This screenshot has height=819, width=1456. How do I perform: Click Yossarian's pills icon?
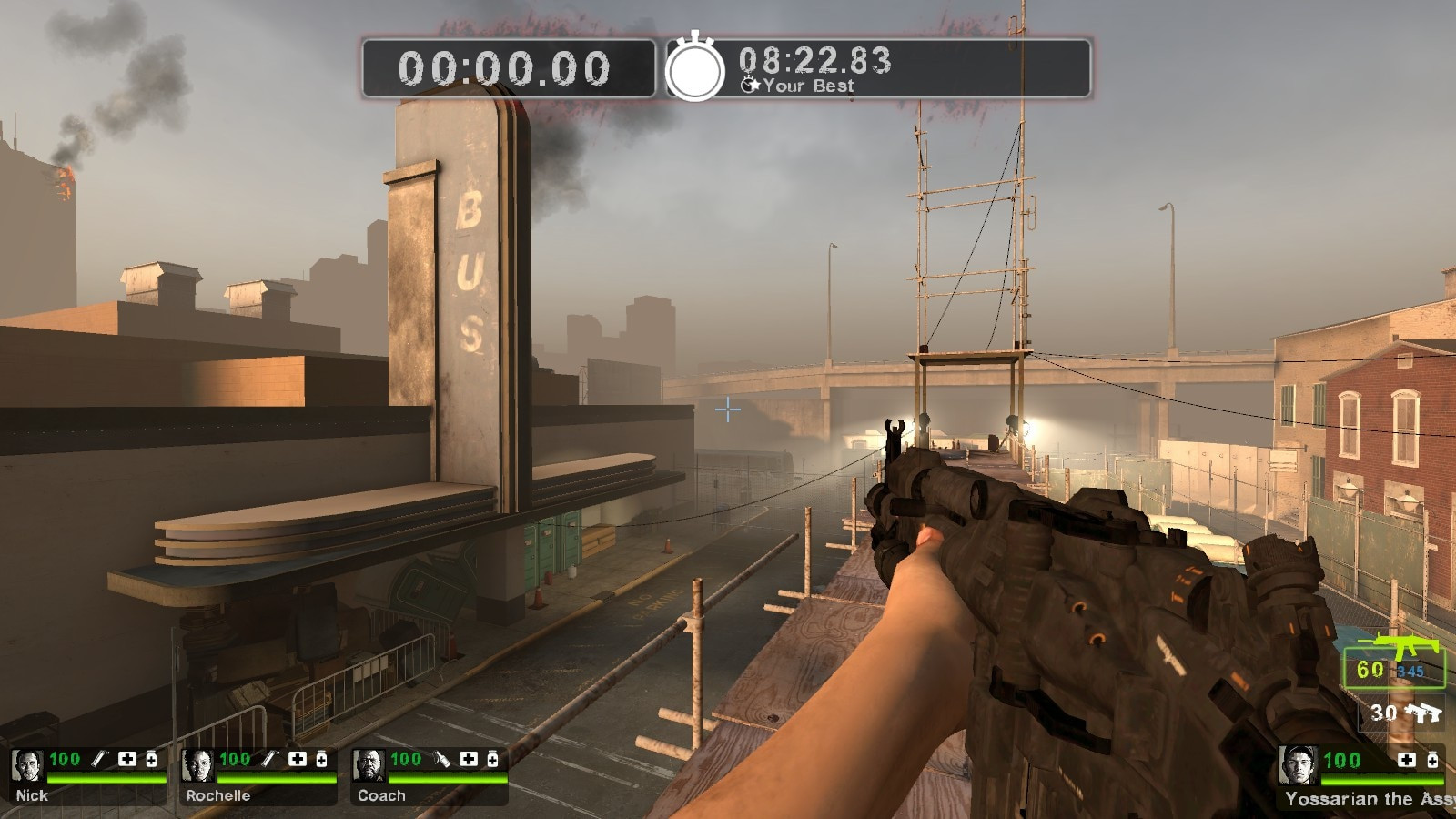(1432, 761)
